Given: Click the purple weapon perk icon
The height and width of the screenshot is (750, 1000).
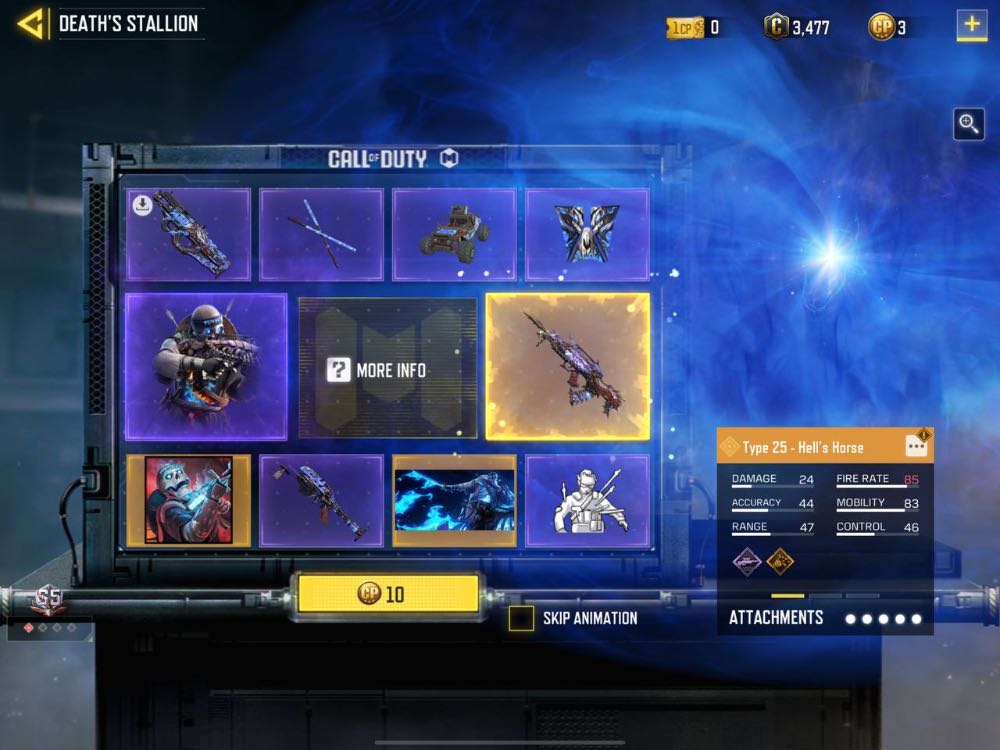Looking at the screenshot, I should pyautogui.click(x=747, y=561).
